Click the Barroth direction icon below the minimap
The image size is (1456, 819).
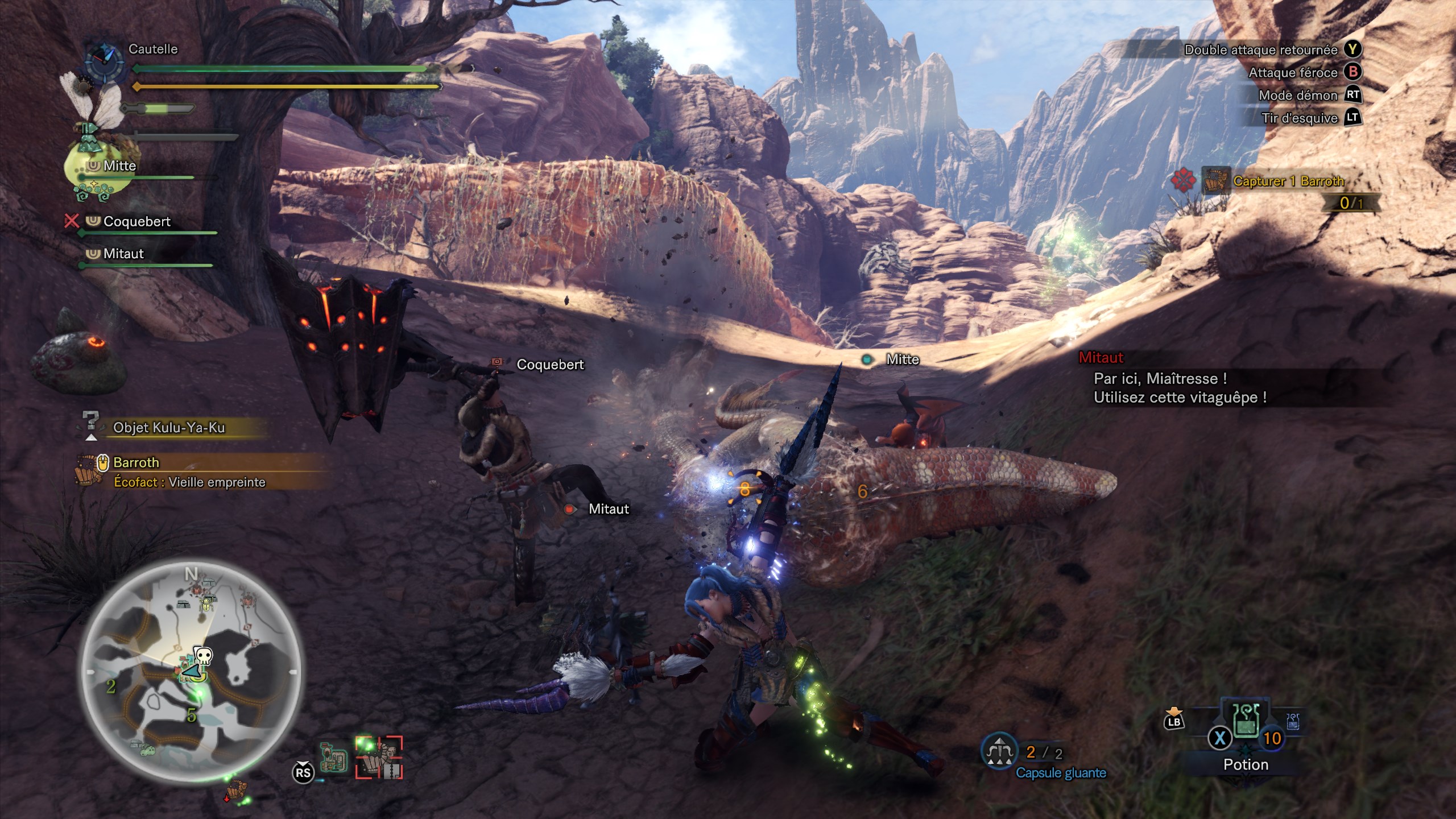tap(236, 791)
